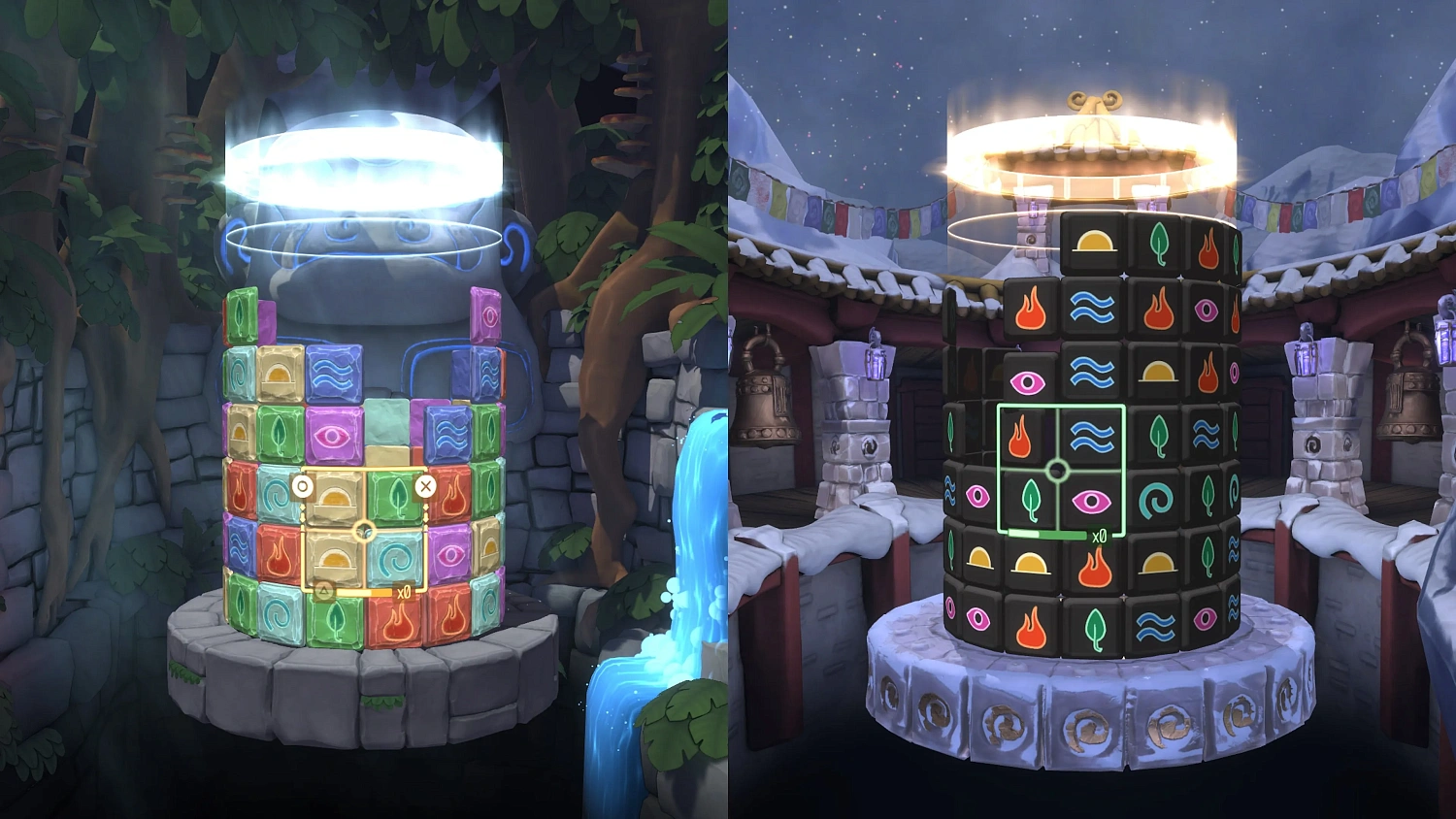The image size is (1456, 819).
Task: Select the green leaf block in the yellow cursor's top-right
Action: point(394,495)
